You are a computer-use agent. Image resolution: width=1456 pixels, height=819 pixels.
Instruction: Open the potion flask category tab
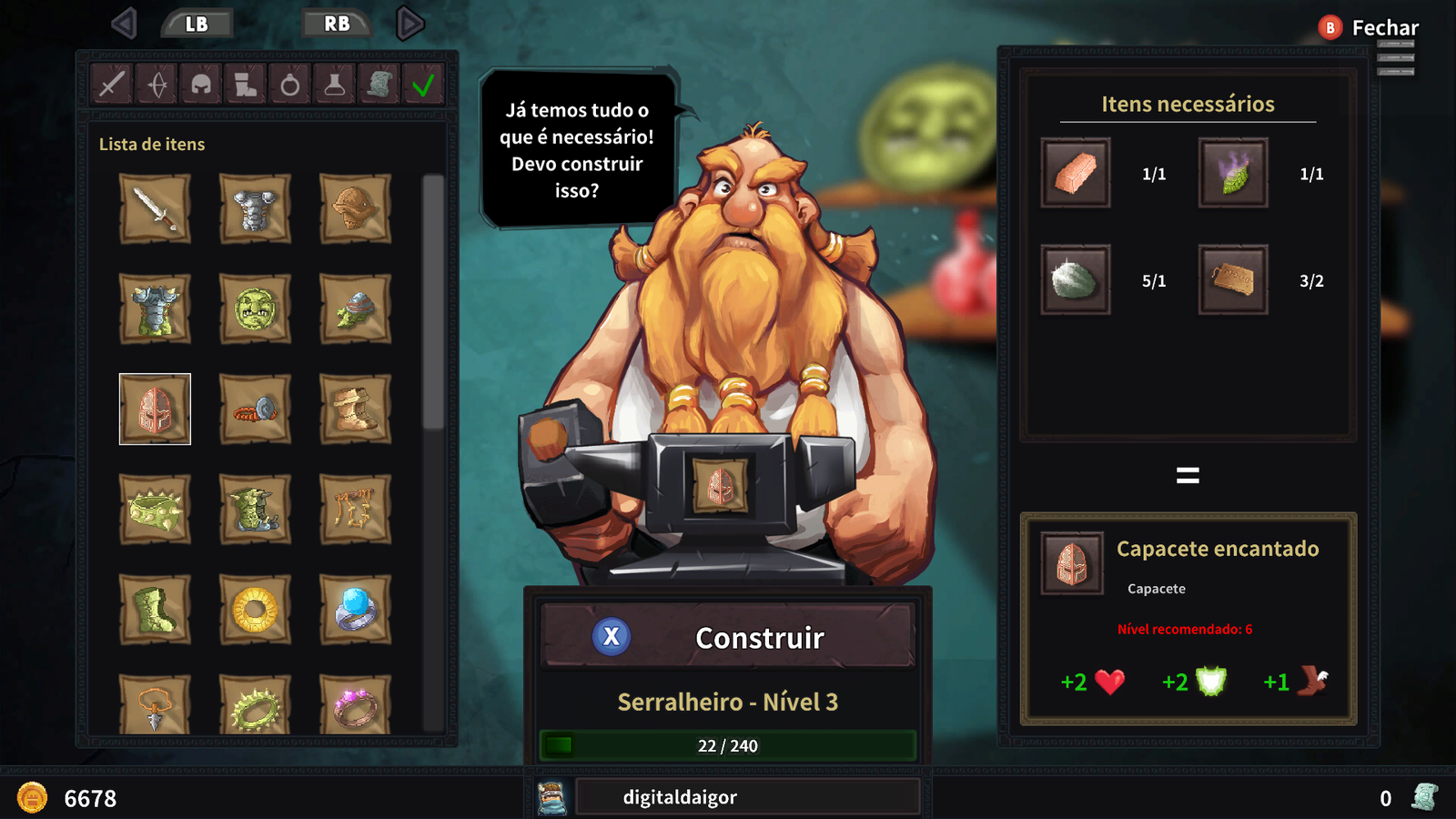point(335,86)
